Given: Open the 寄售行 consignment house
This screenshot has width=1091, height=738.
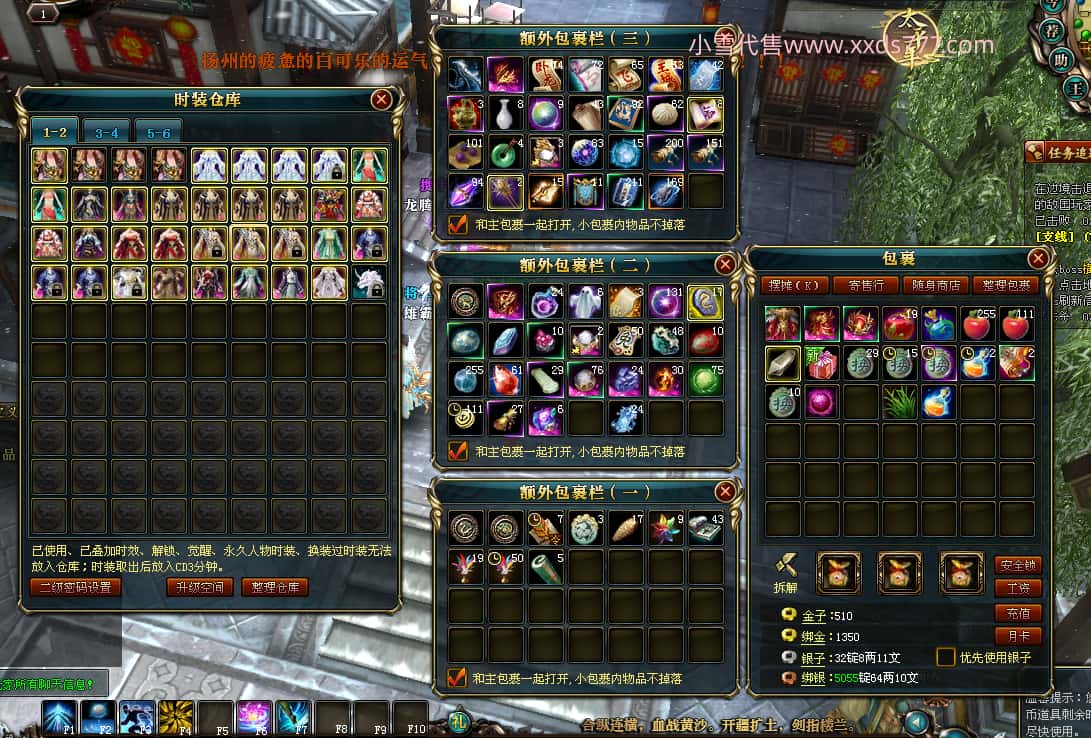Looking at the screenshot, I should 865,285.
